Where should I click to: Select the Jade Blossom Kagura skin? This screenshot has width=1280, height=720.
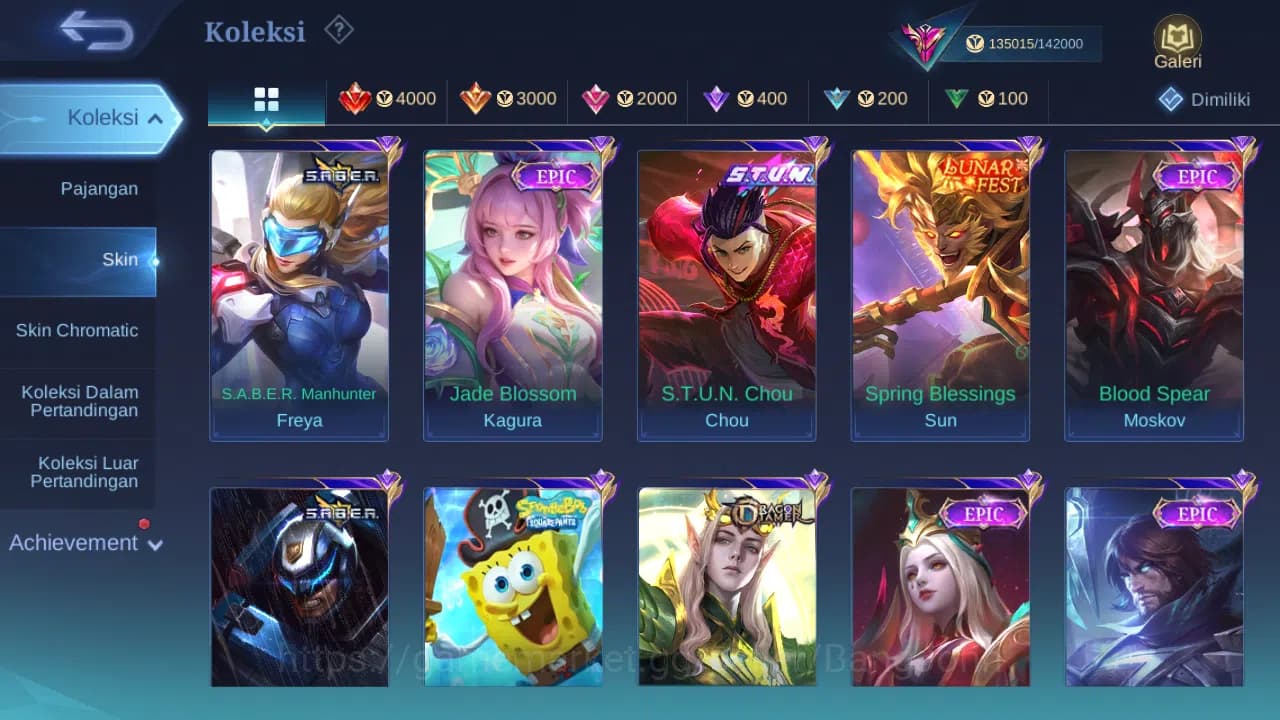[x=513, y=290]
